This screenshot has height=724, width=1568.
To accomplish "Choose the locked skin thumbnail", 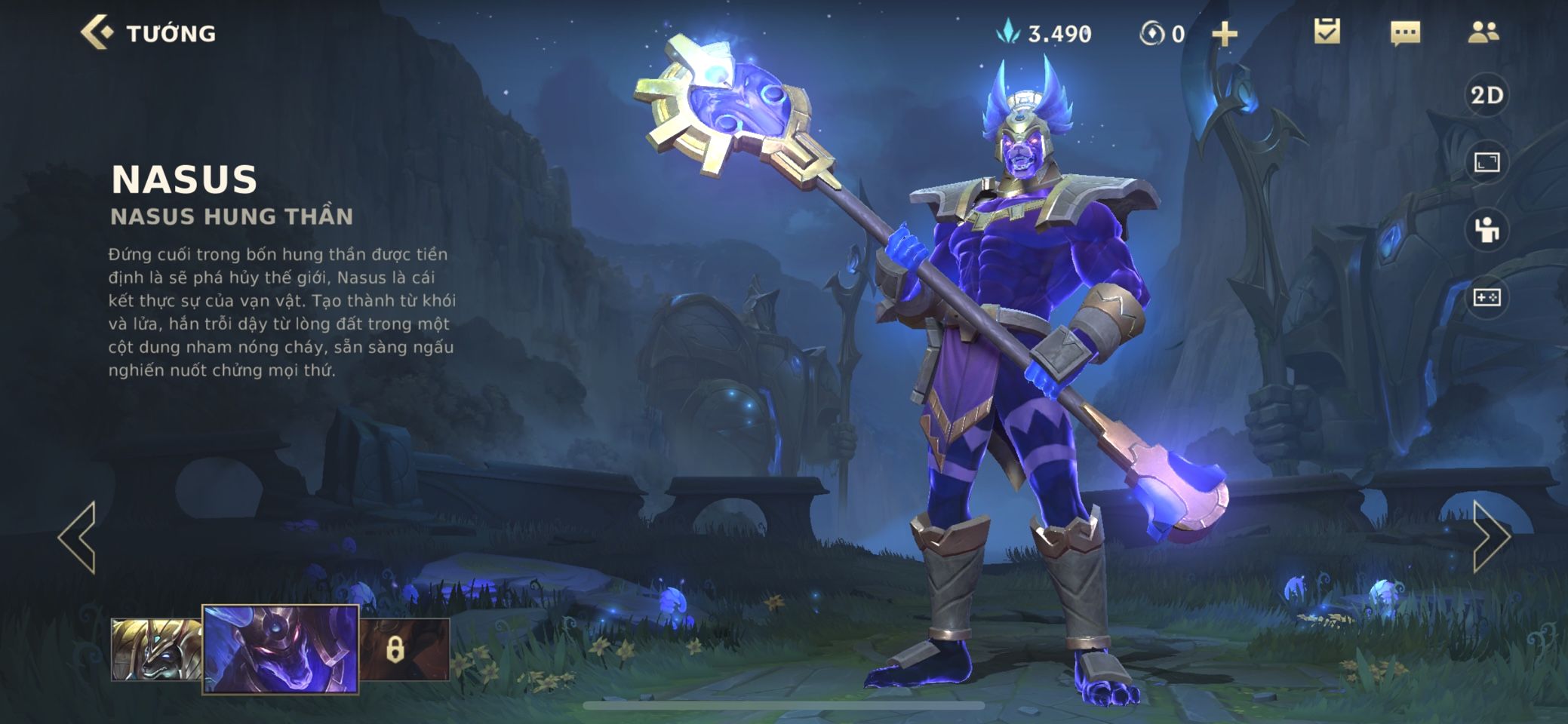I will coord(404,649).
